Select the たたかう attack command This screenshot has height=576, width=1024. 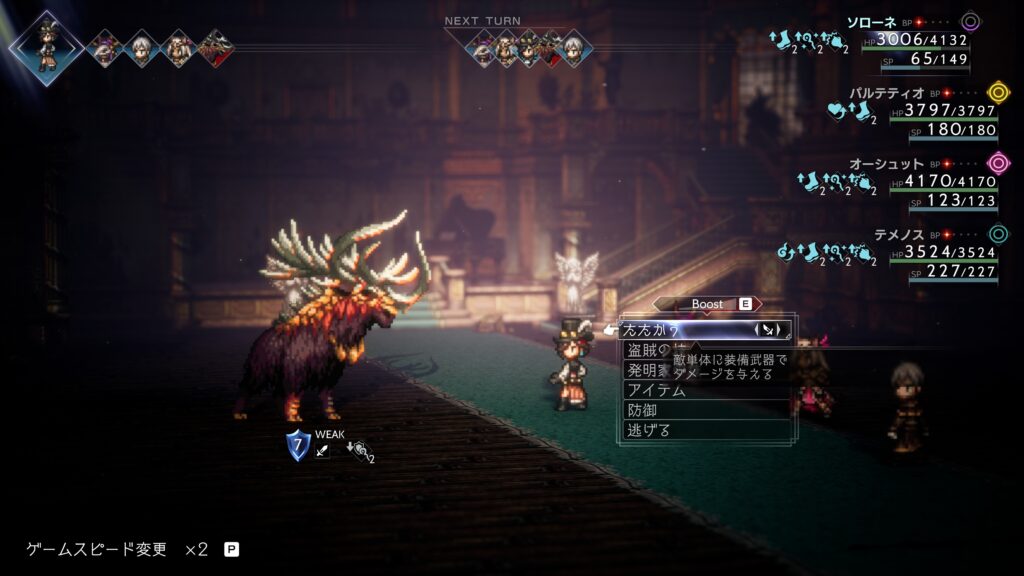point(660,330)
